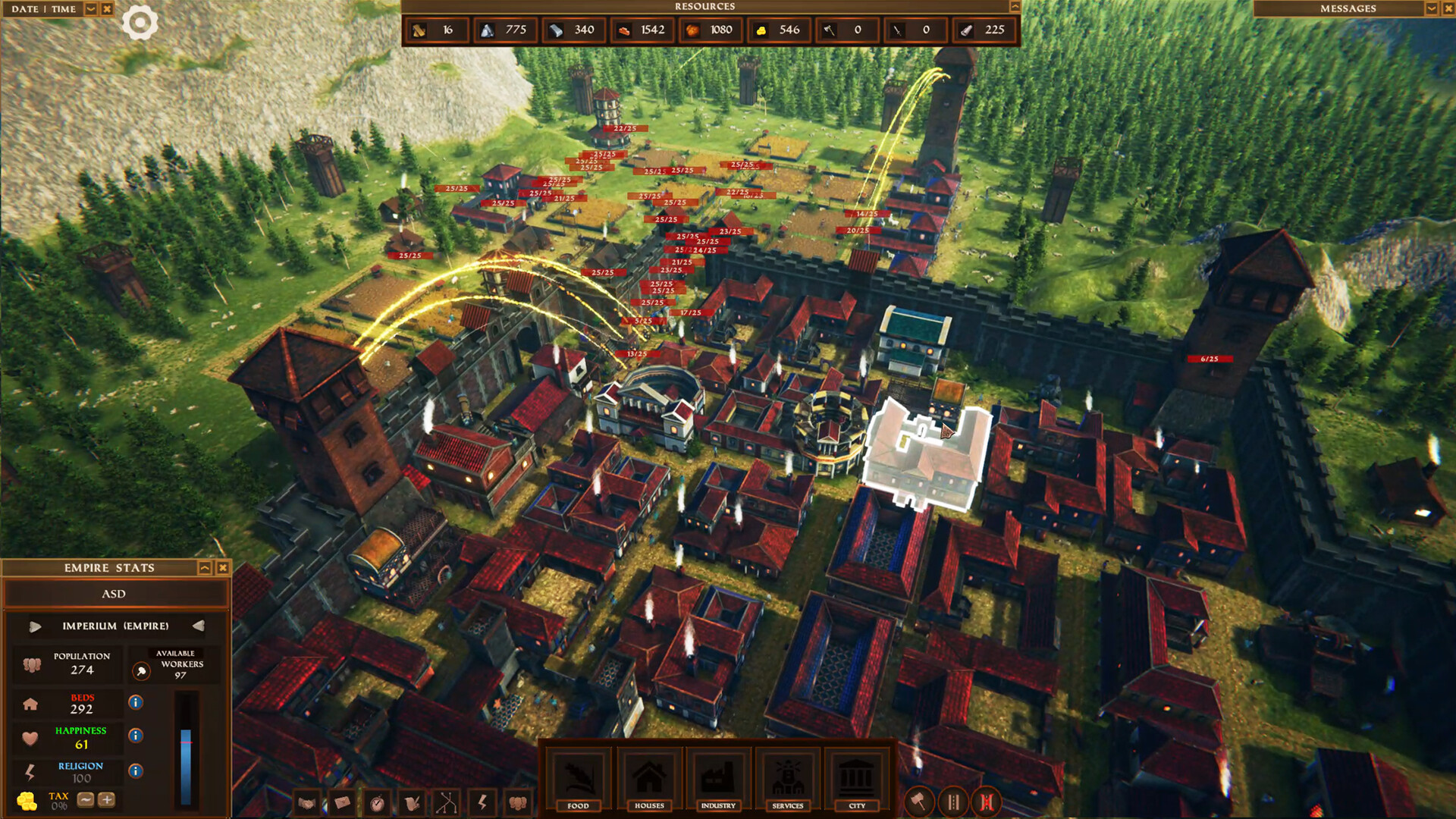This screenshot has height=819, width=1456.
Task: Open the Date|Time dropdown arrow
Action: pyautogui.click(x=90, y=9)
